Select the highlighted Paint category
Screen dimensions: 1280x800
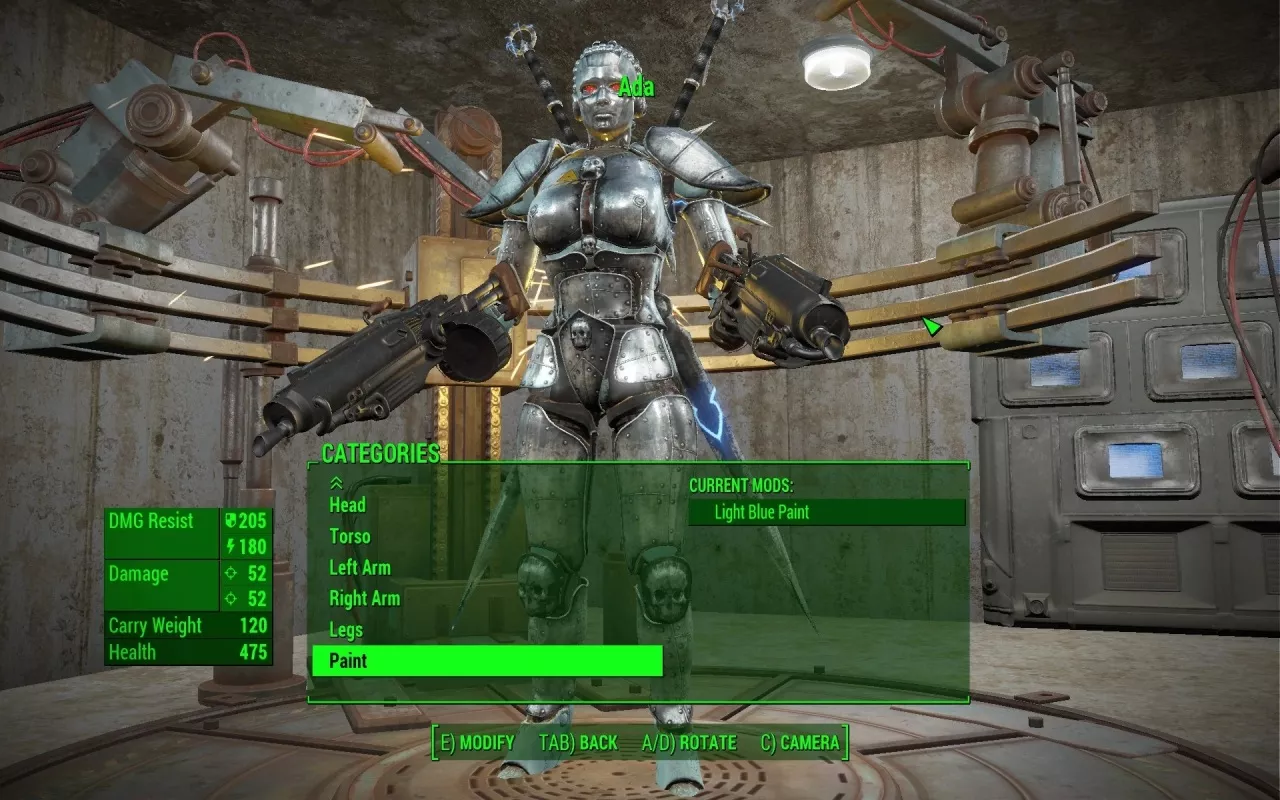487,661
